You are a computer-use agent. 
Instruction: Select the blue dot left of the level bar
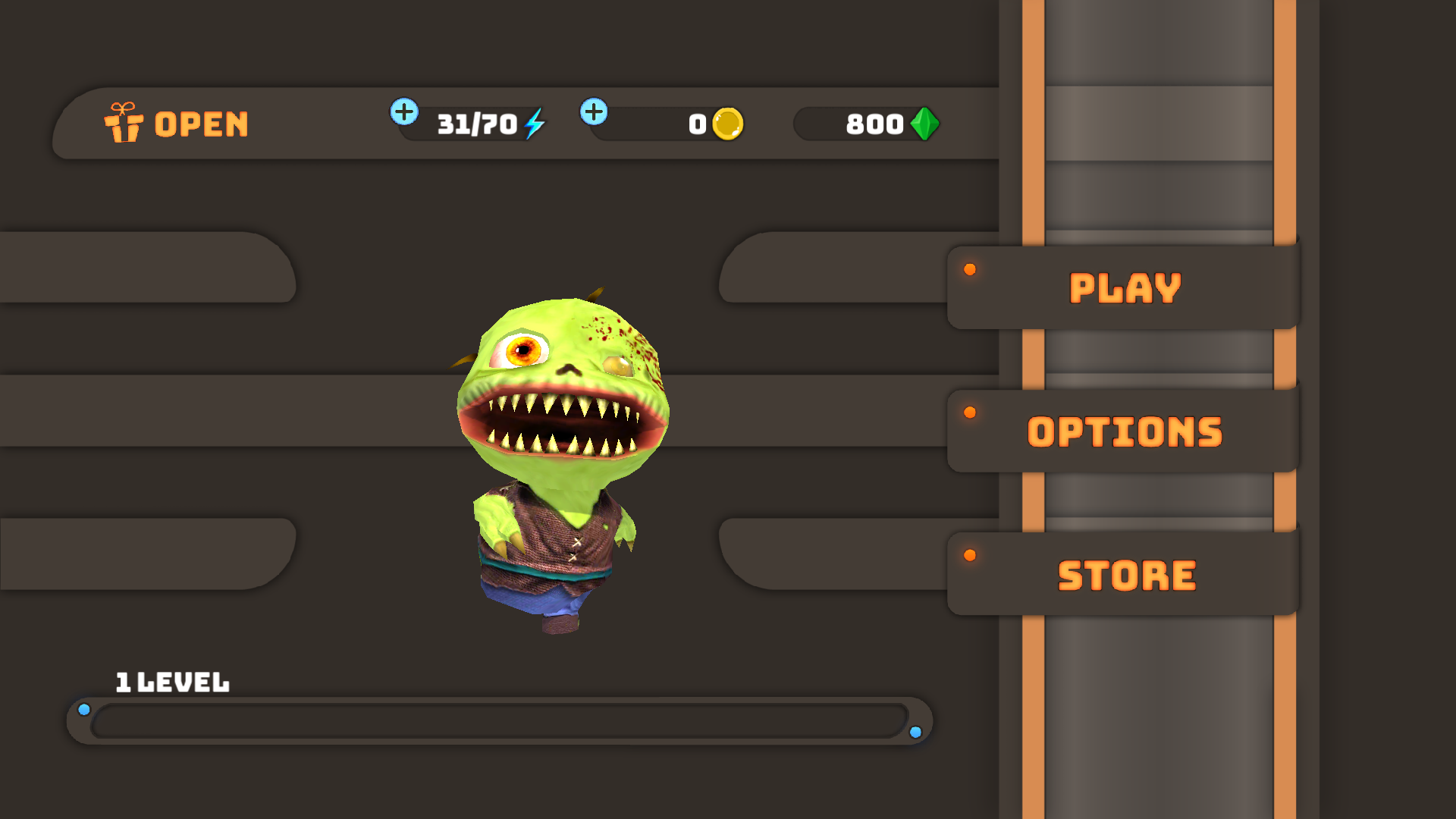84,709
